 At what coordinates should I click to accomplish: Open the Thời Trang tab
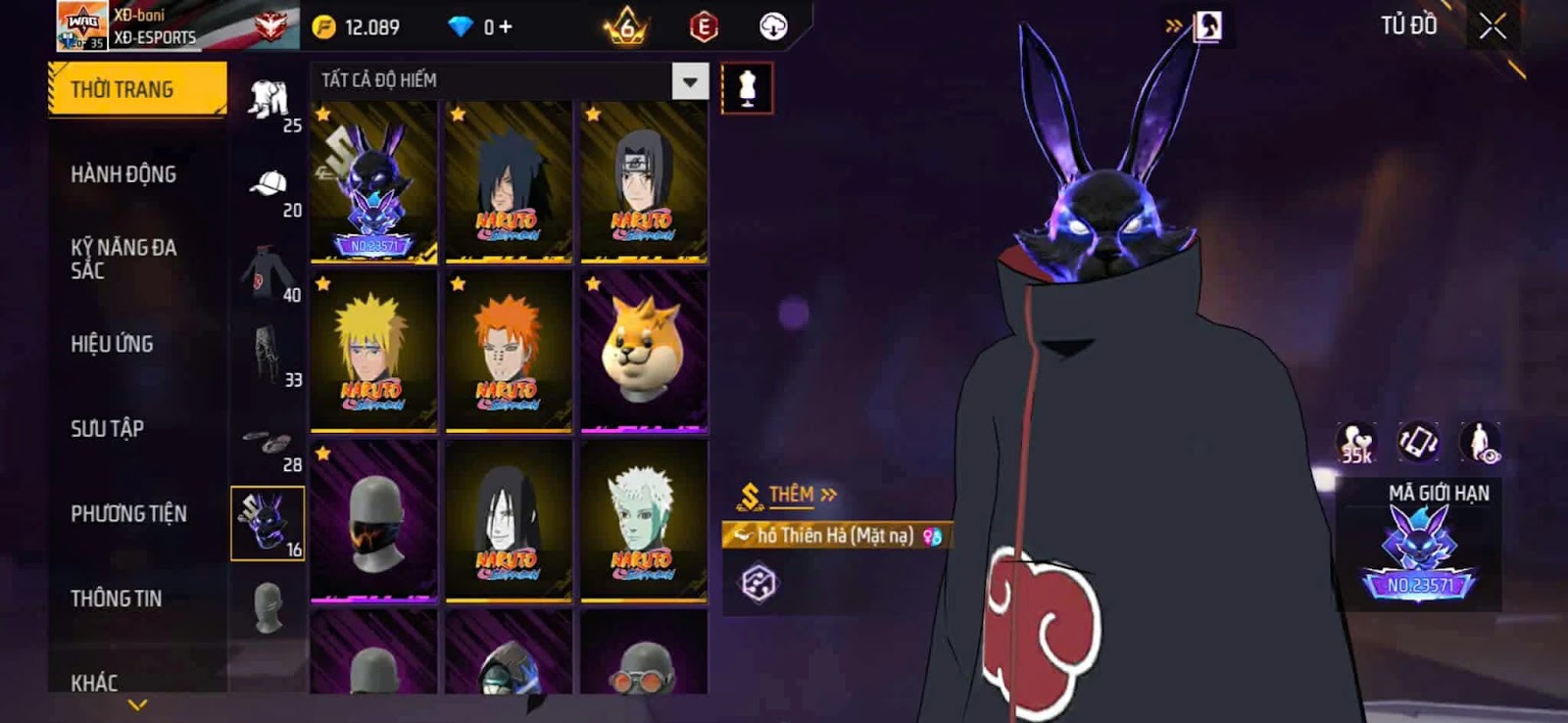(x=136, y=89)
